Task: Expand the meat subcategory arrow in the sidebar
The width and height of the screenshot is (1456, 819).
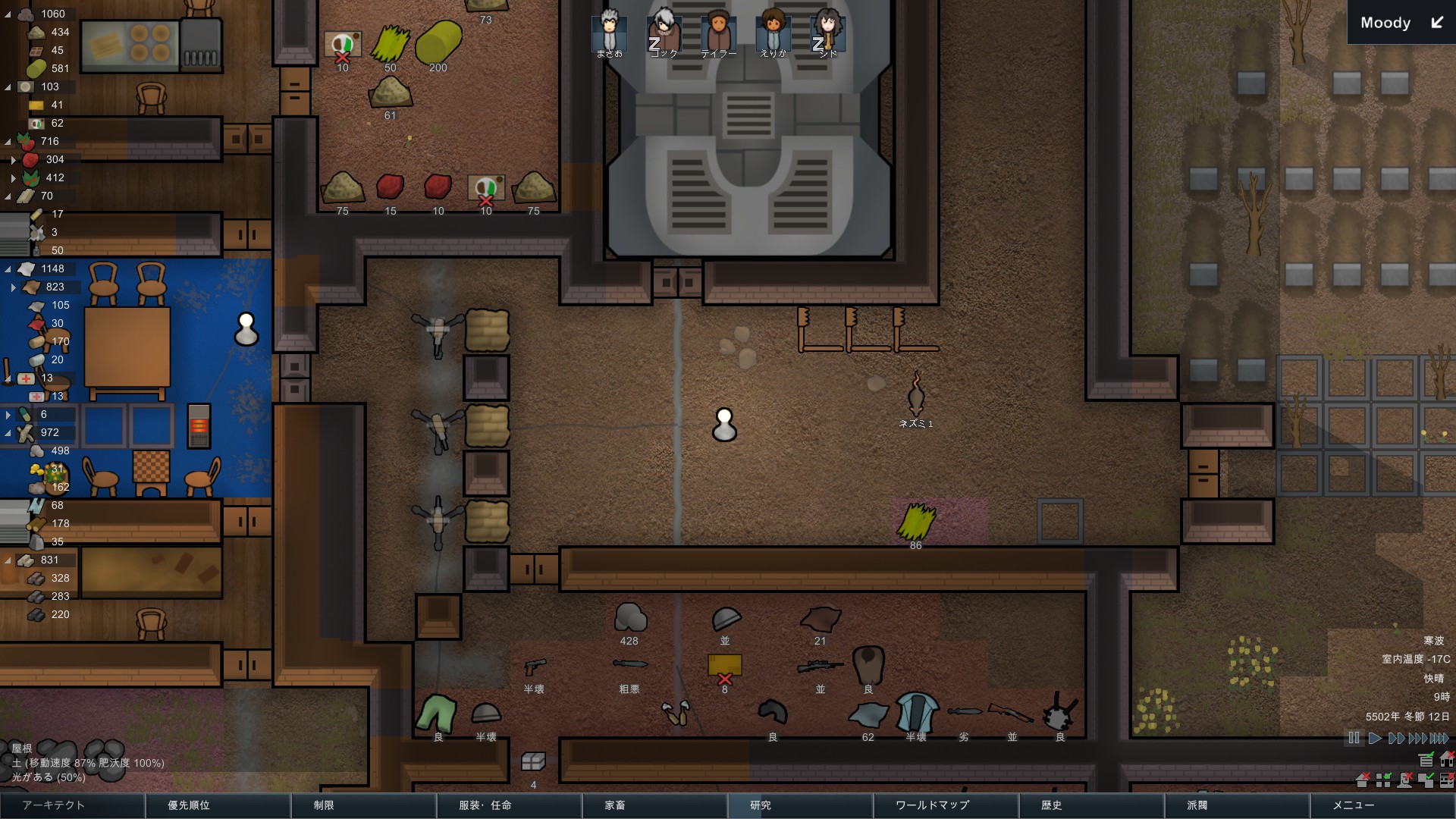Action: [12, 160]
